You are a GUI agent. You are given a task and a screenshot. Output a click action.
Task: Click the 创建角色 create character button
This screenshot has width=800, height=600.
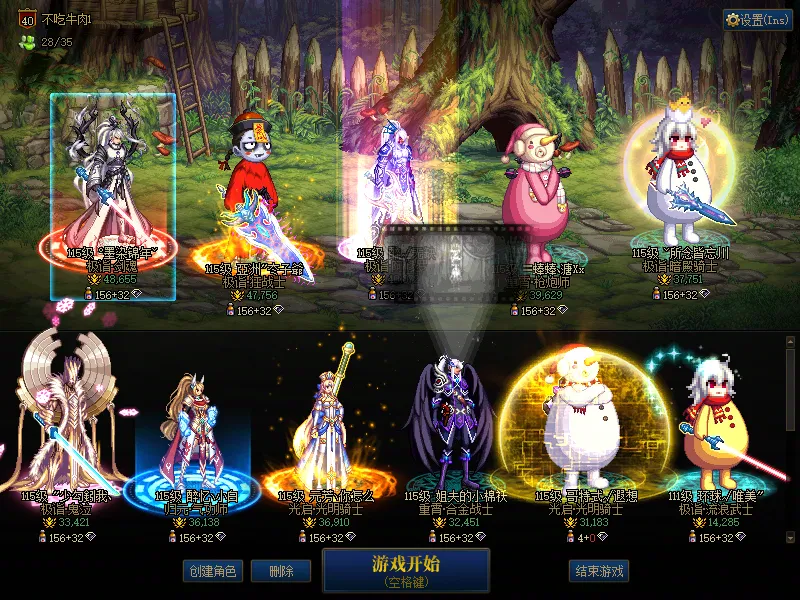pos(212,571)
